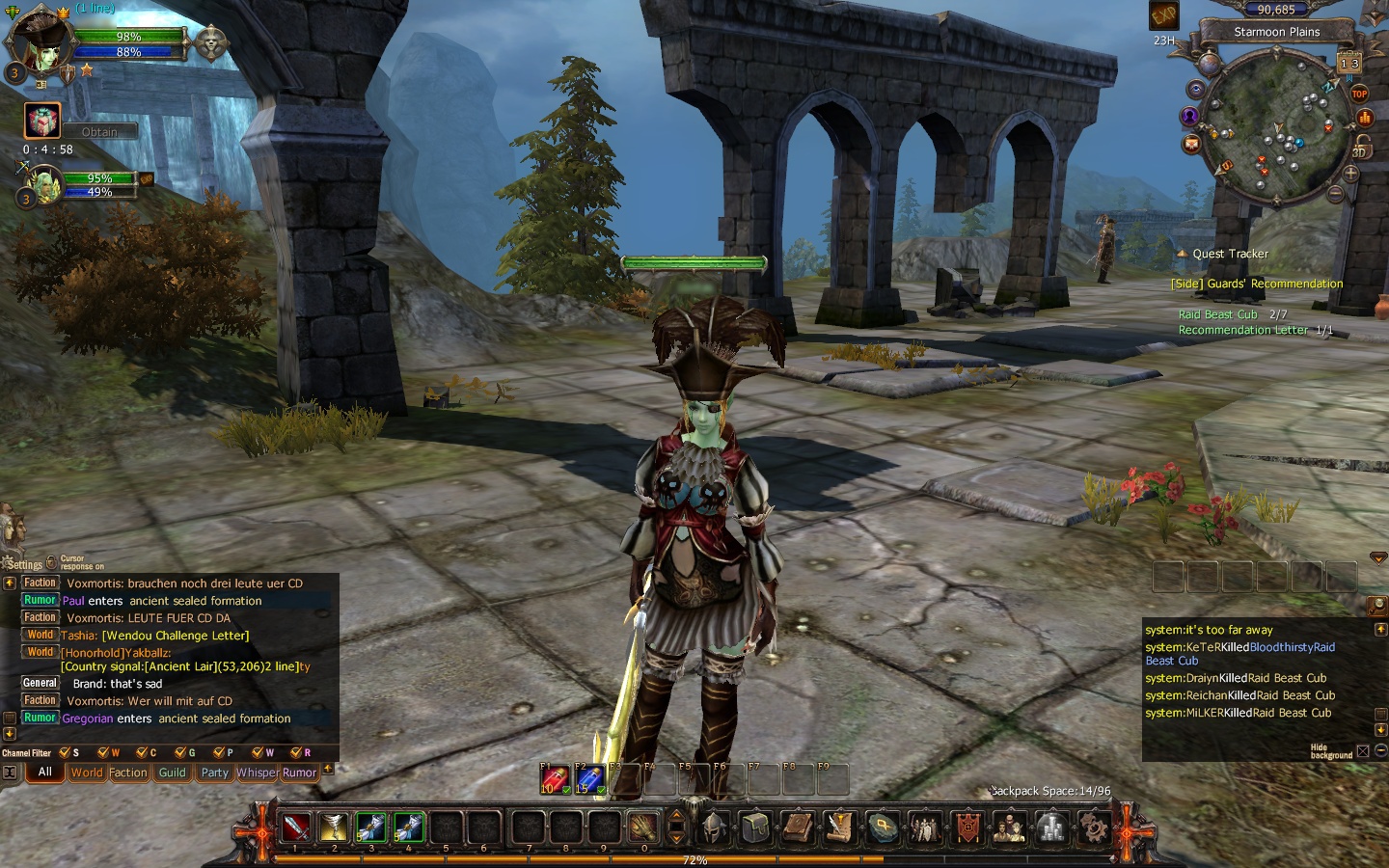Image resolution: width=1389 pixels, height=868 pixels.
Task: Zoom in the minimap with plus button
Action: point(1350,175)
